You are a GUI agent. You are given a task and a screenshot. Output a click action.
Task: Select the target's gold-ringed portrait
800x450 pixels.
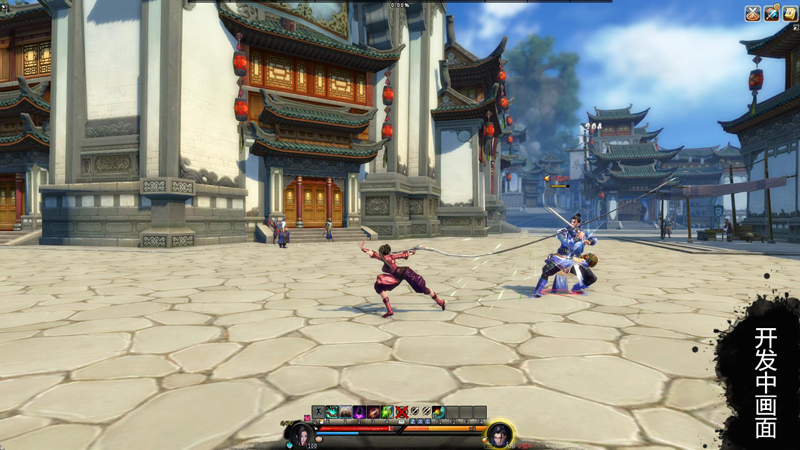[x=499, y=435]
